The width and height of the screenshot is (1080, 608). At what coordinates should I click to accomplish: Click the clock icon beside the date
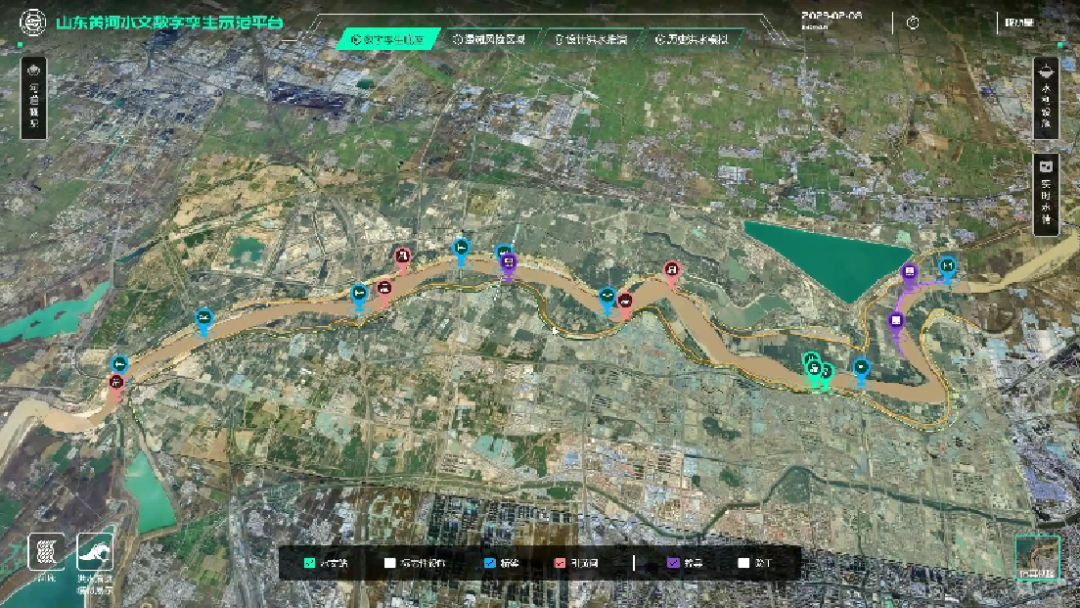[x=912, y=22]
